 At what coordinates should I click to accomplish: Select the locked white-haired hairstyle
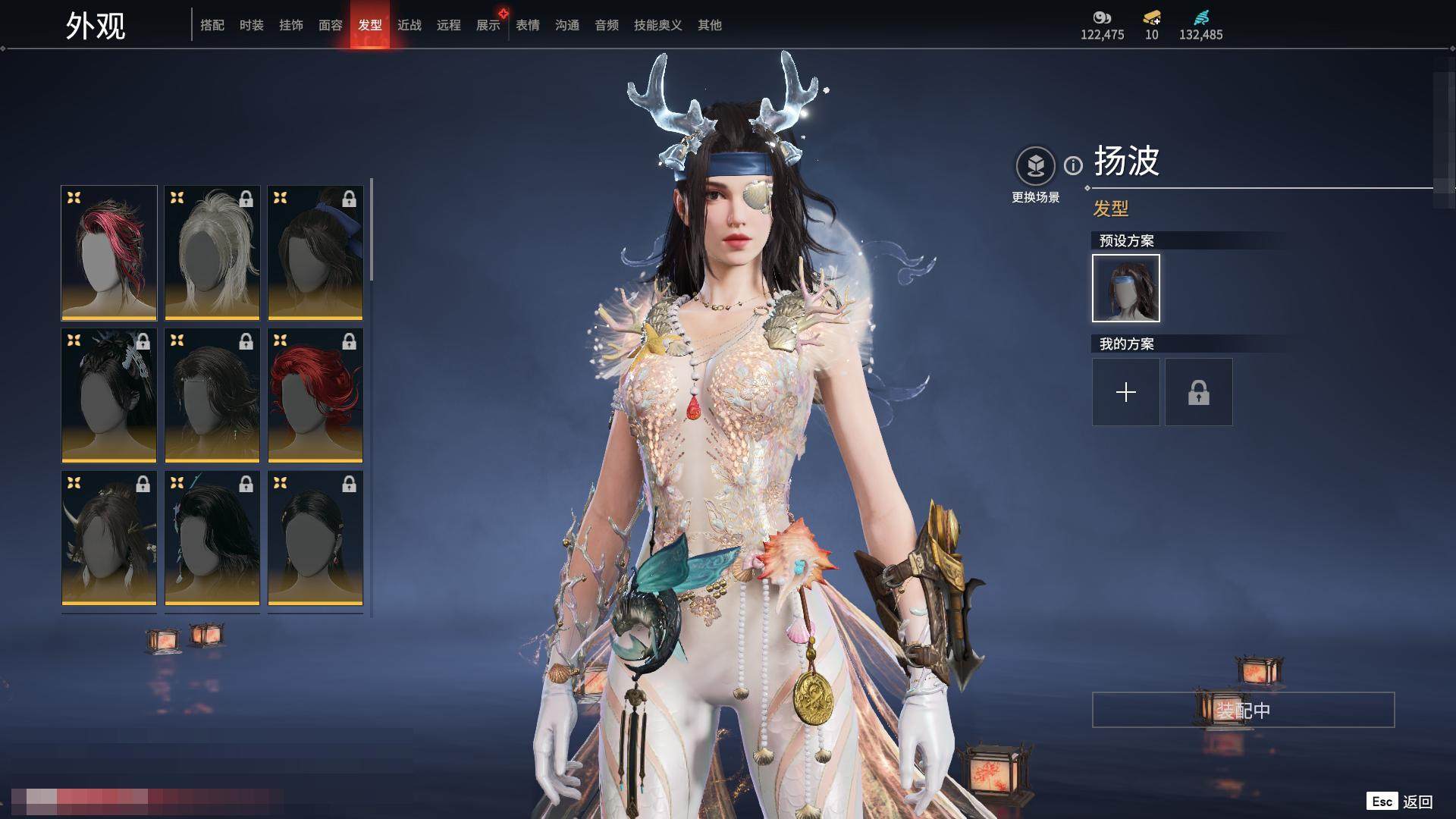212,253
